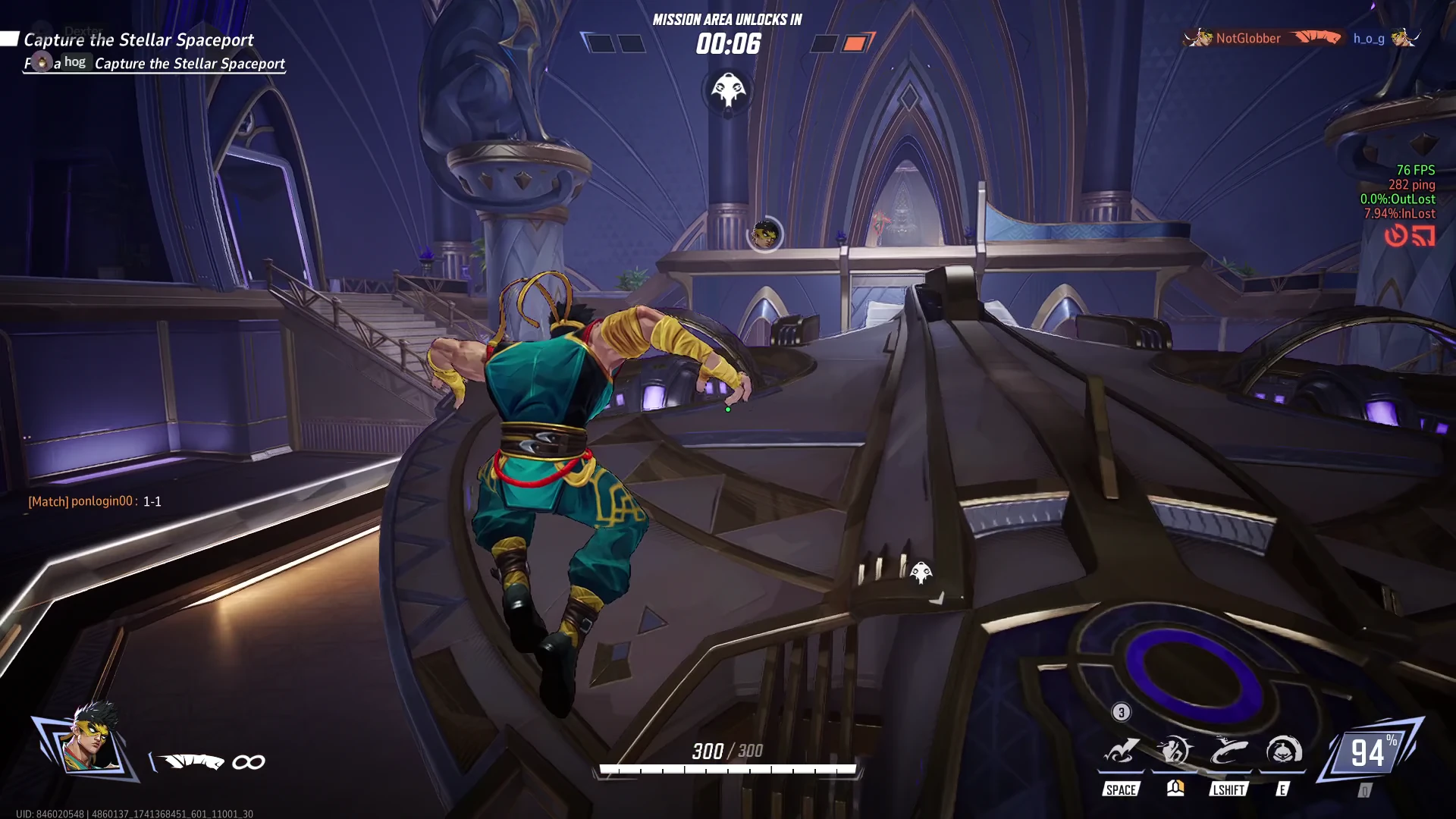Click the ponlogin00 match chat message
The image size is (1456, 819).
(95, 501)
